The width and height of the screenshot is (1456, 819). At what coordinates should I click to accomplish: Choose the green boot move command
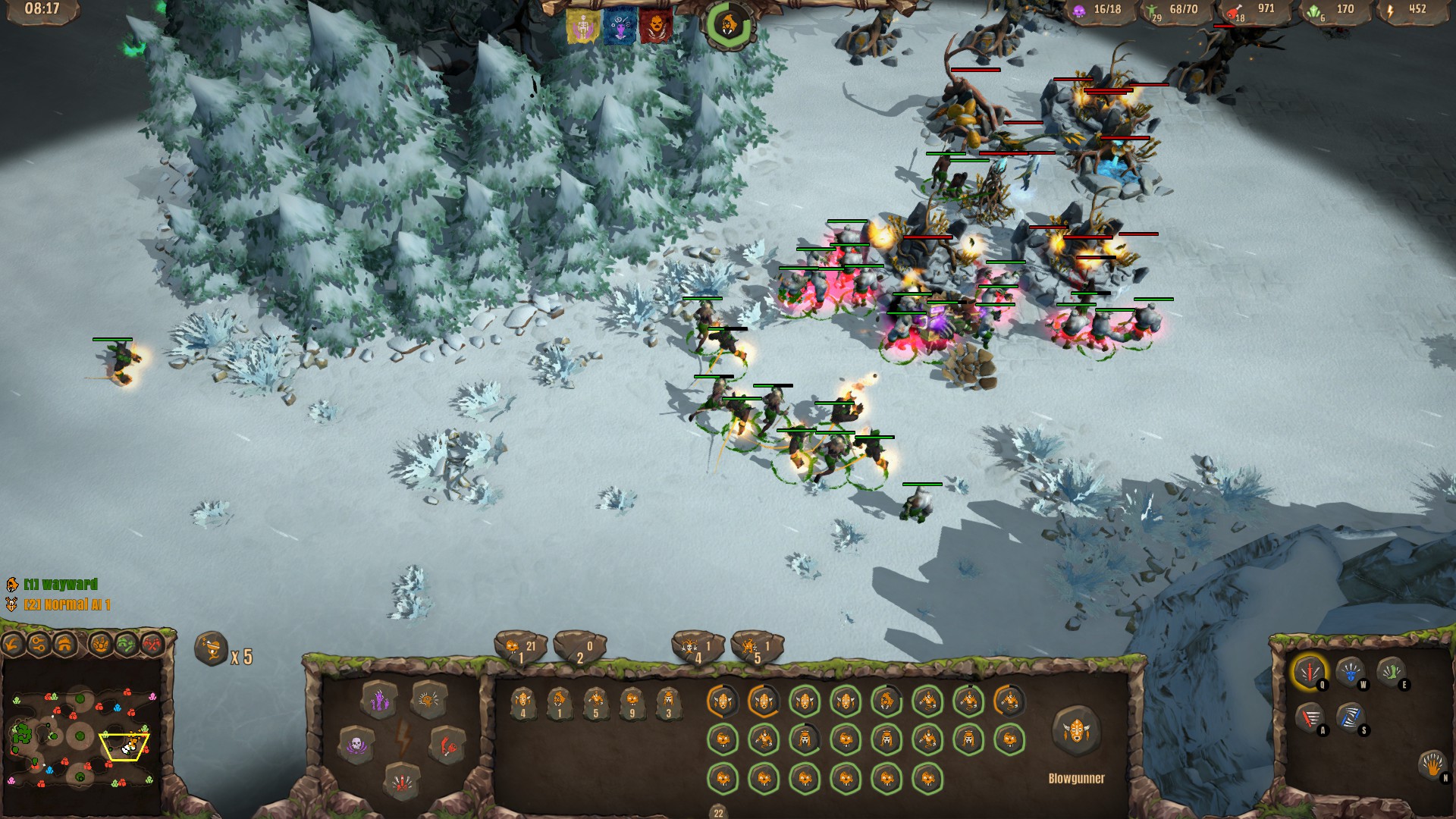pos(1392,672)
